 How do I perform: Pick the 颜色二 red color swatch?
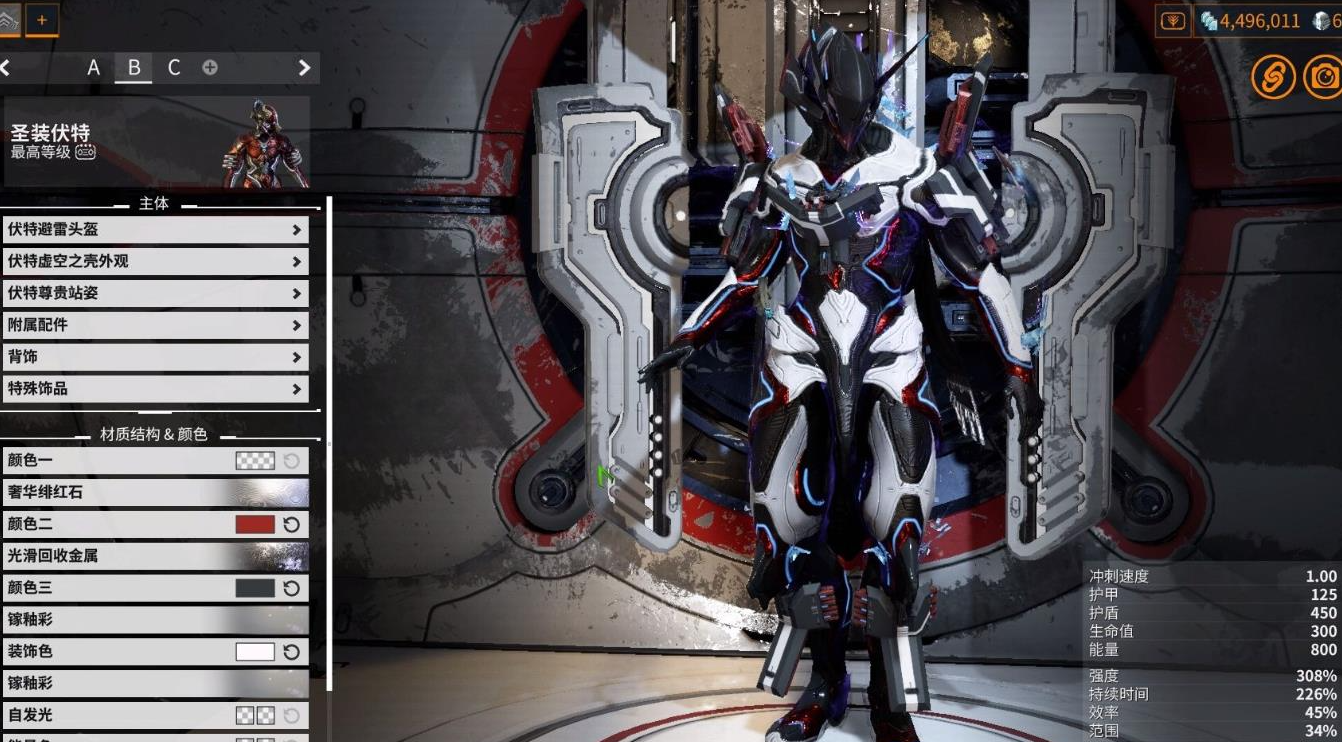(255, 524)
